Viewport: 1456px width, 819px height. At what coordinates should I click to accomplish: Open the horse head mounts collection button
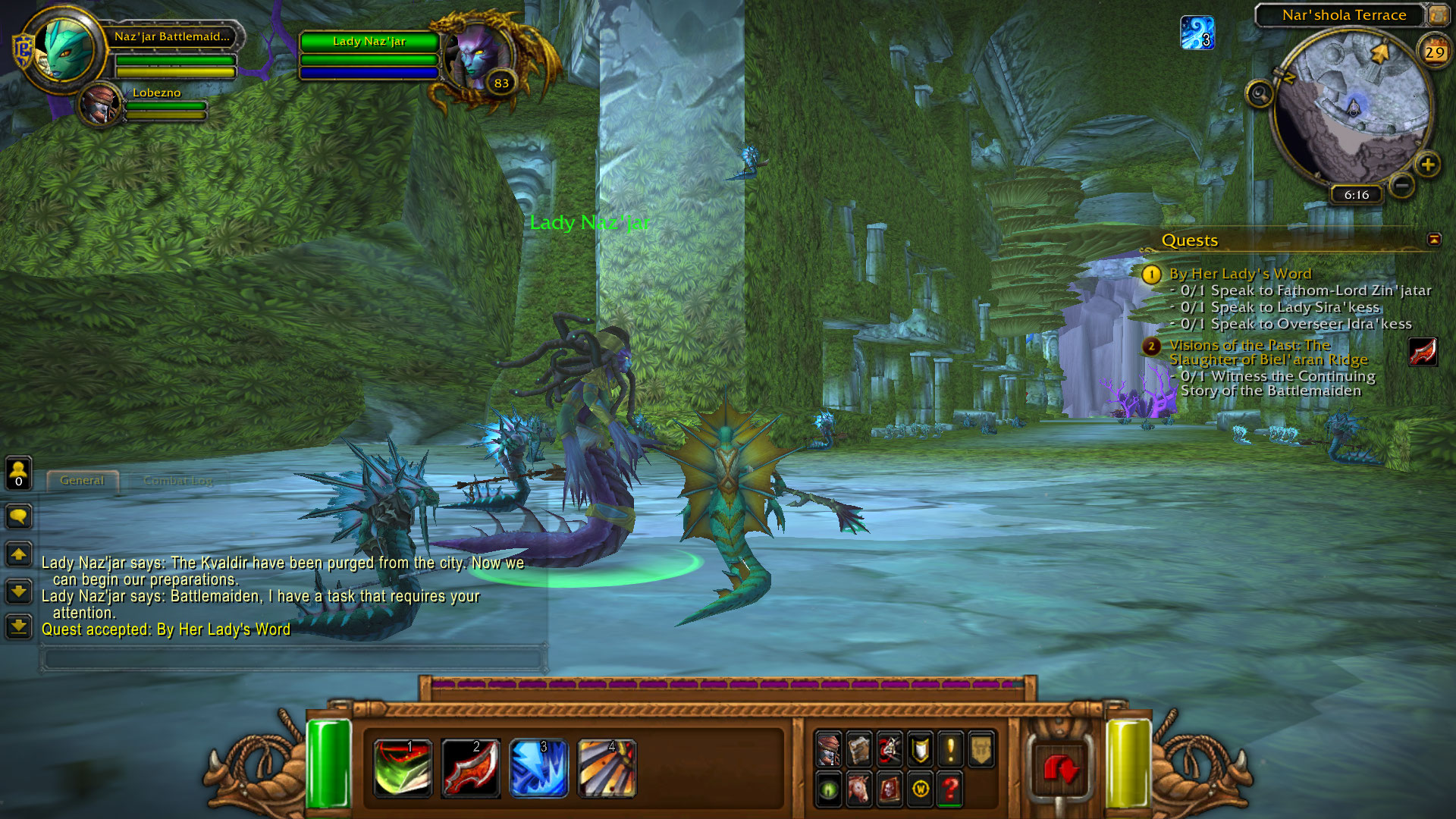pyautogui.click(x=859, y=789)
